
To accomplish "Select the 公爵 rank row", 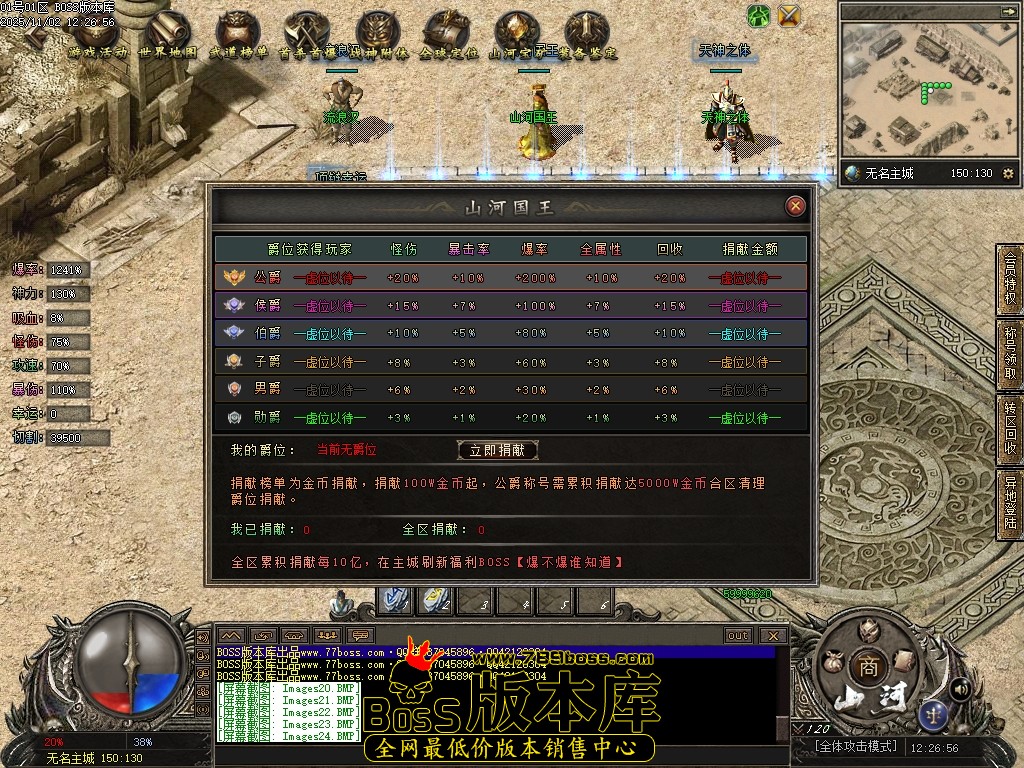I will (510, 277).
